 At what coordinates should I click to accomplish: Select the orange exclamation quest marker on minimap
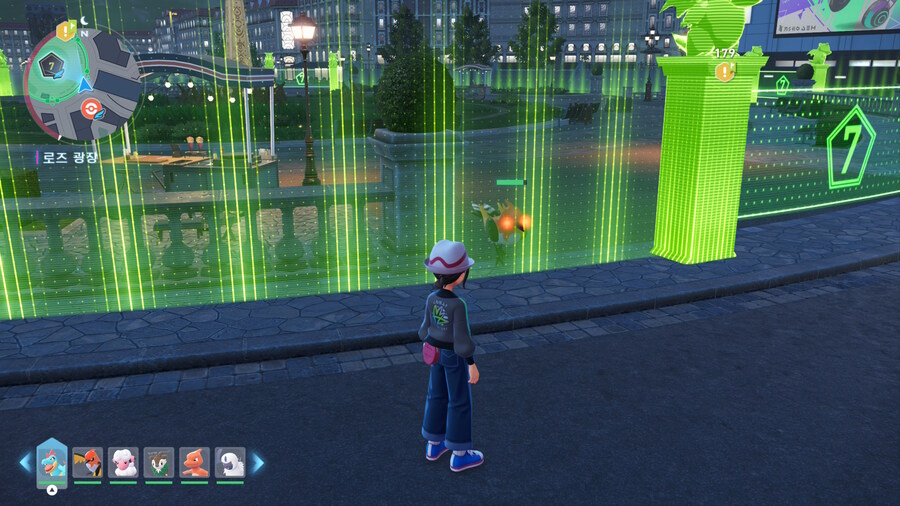66,31
